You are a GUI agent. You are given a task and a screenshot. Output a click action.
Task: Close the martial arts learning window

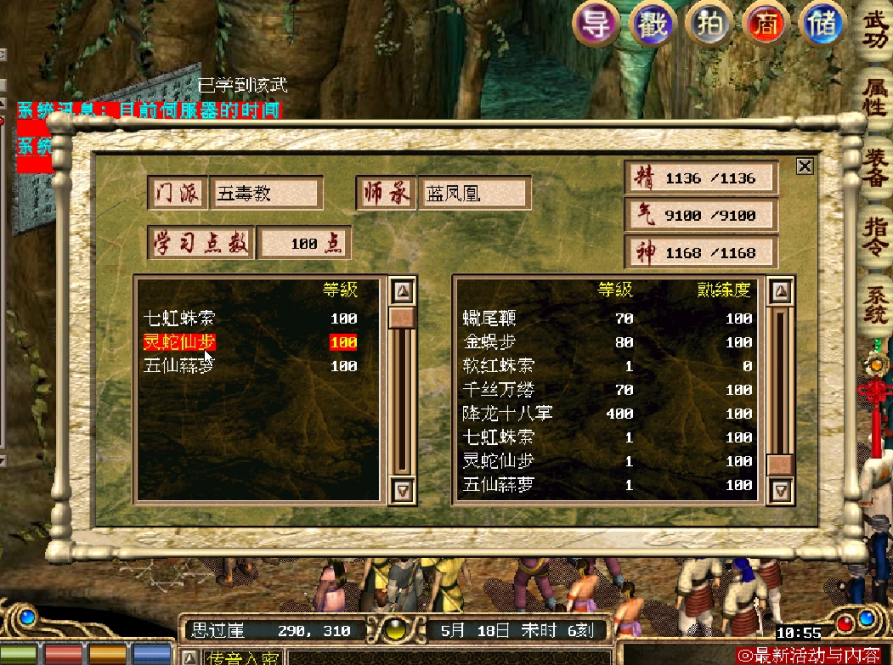(x=804, y=167)
